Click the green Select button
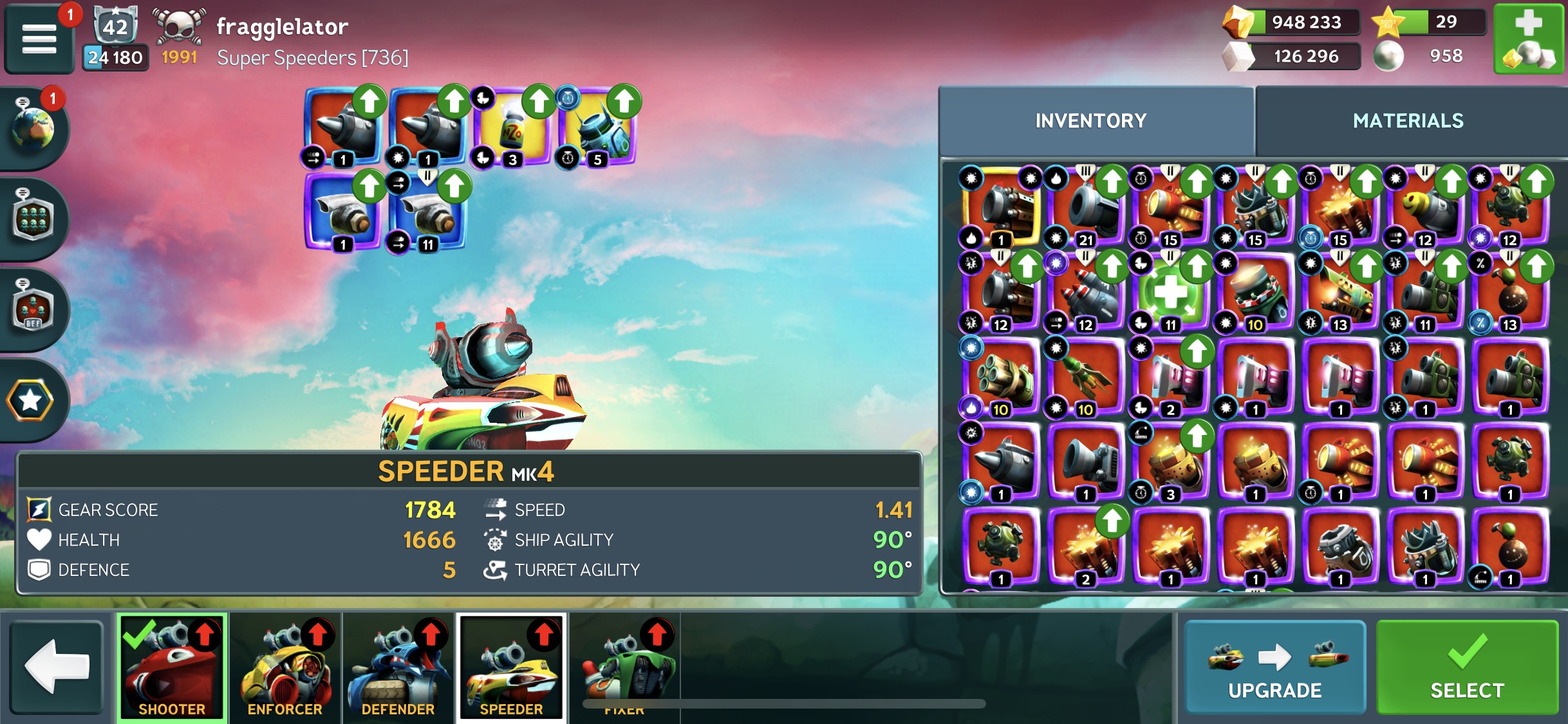 (1466, 668)
